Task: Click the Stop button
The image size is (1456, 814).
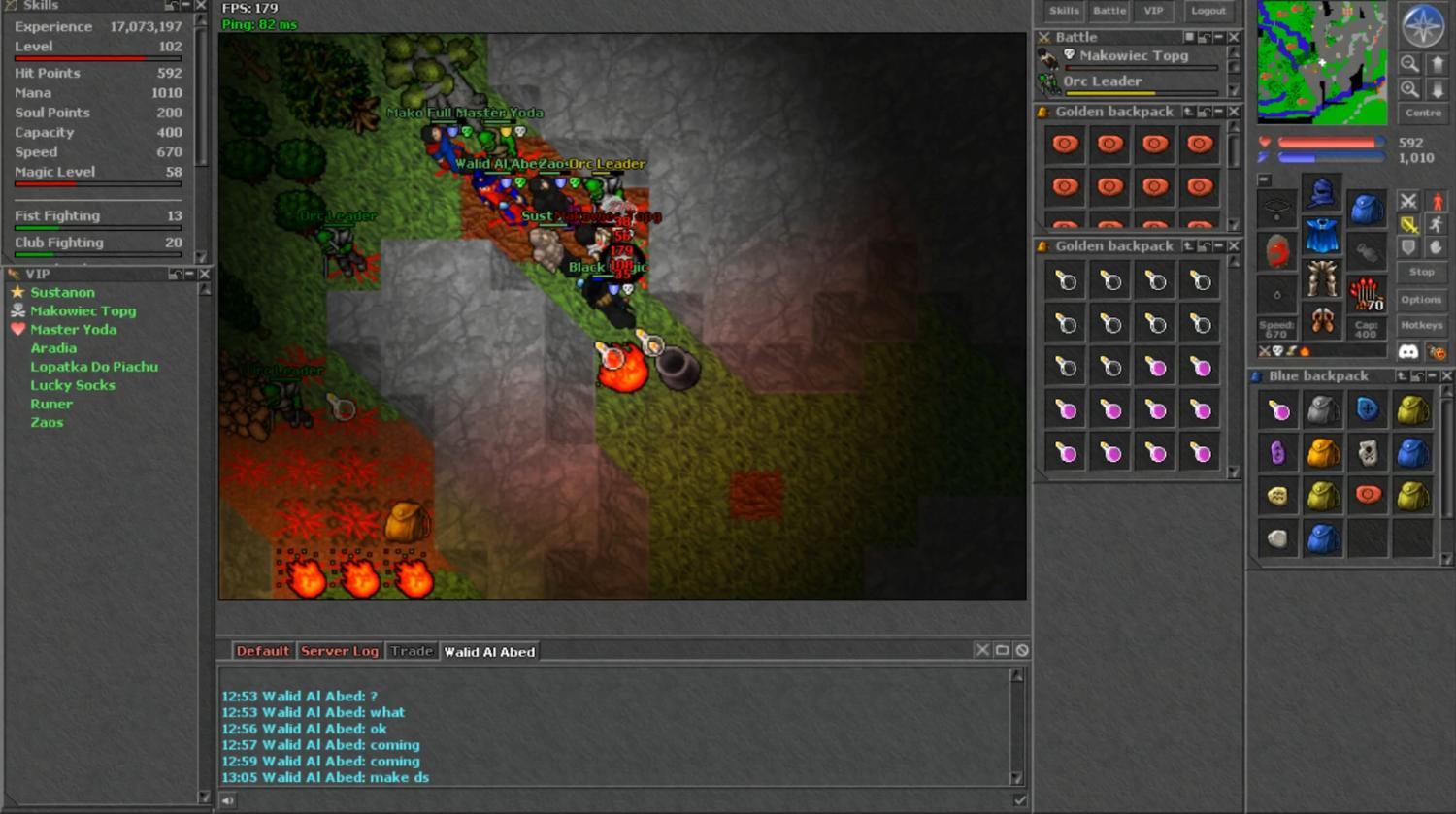Action: point(1421,272)
